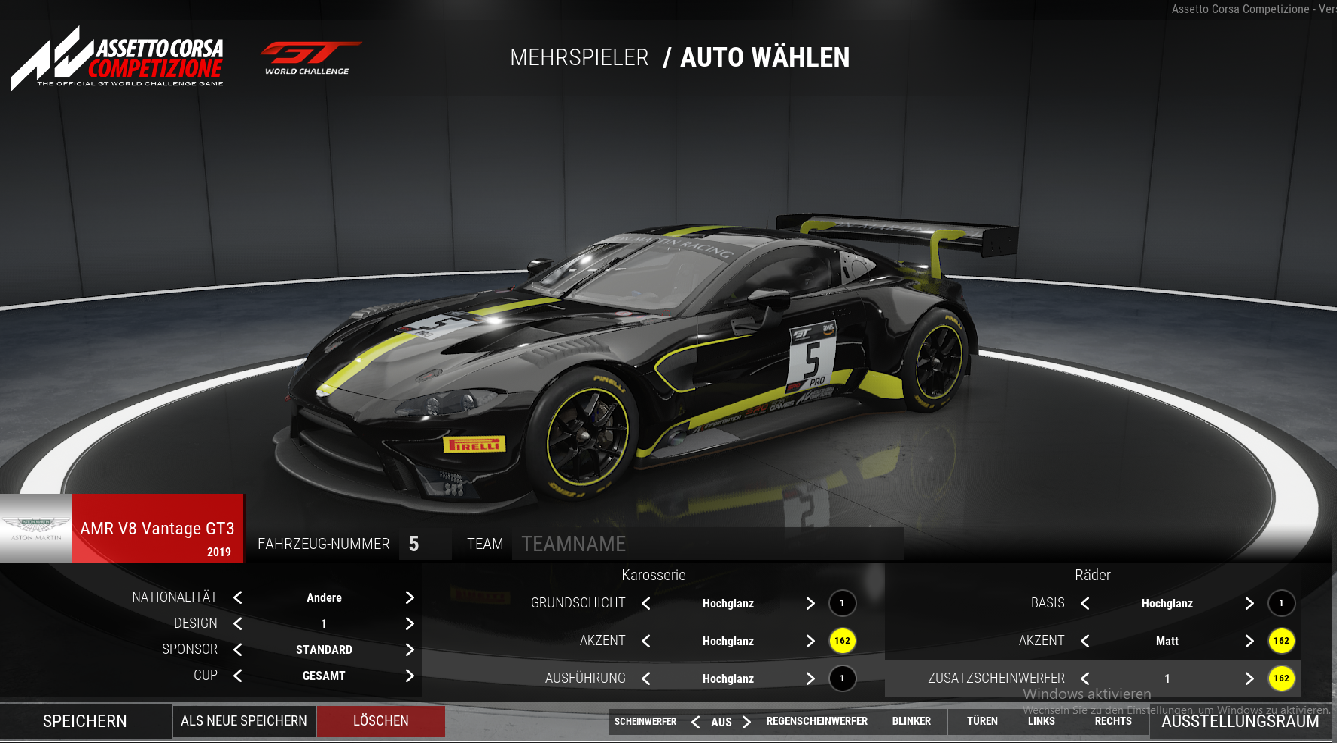Switch Sponsor to the next option
Viewport: 1337px width, 743px height.
click(x=410, y=649)
